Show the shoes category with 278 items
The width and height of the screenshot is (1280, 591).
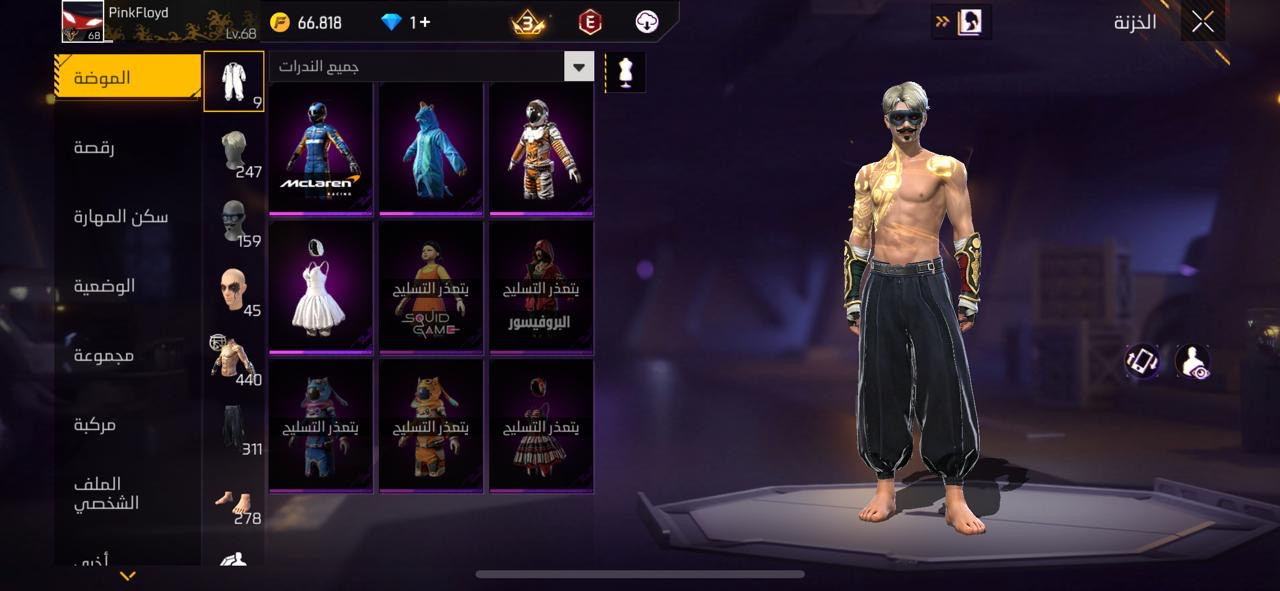click(234, 498)
